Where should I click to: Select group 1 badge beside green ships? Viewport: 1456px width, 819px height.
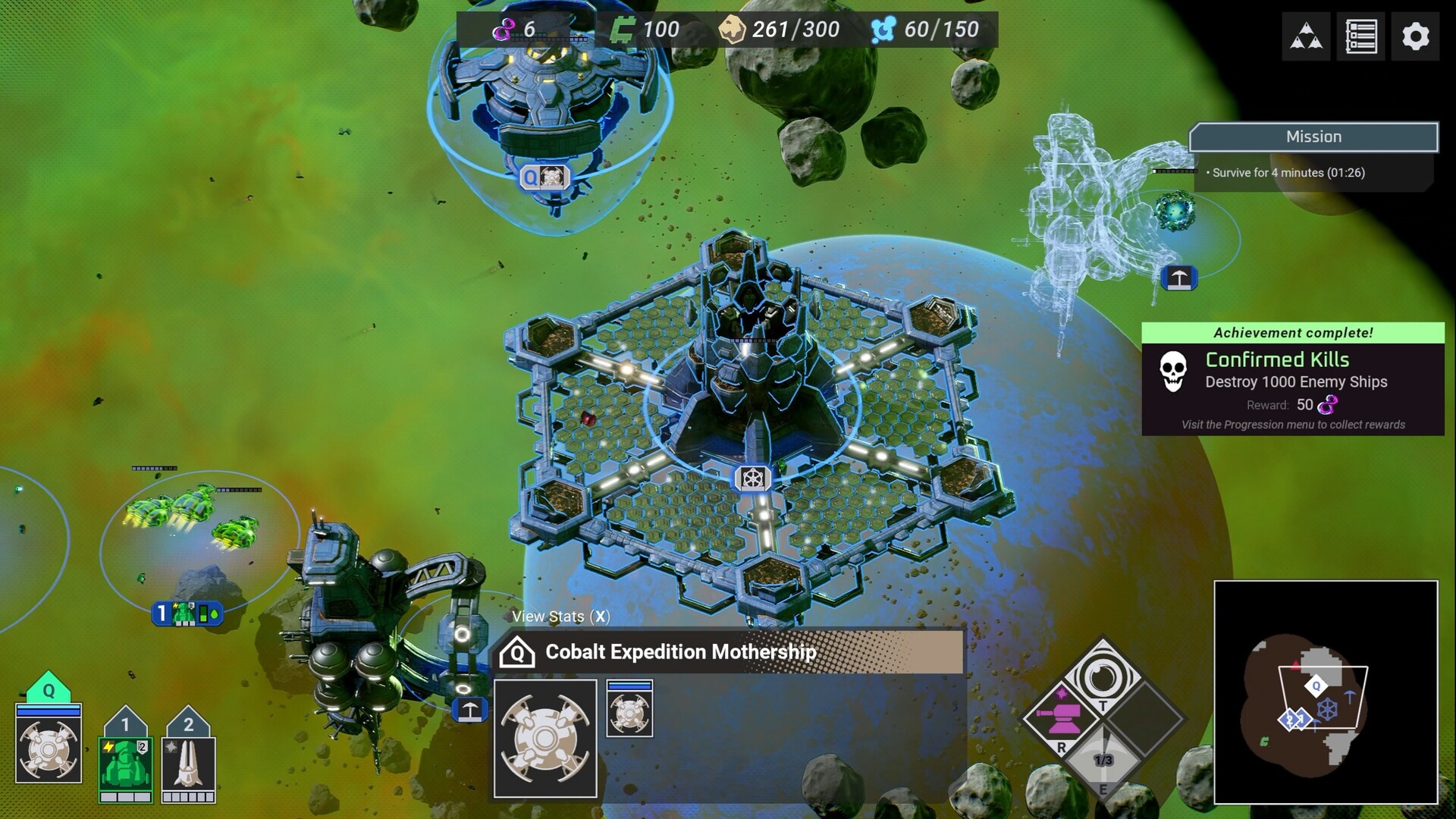(x=187, y=613)
